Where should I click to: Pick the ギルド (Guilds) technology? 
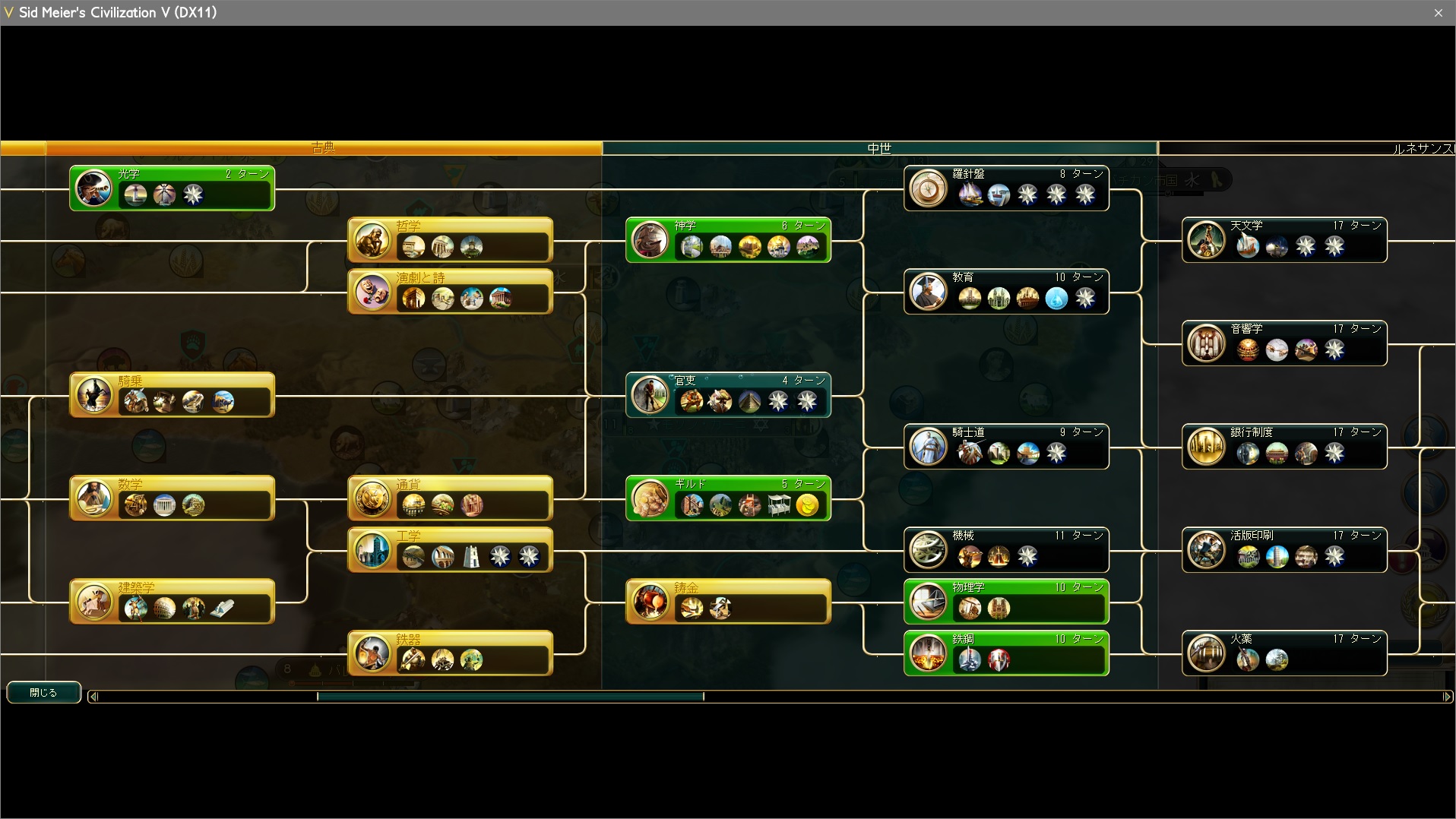point(727,498)
